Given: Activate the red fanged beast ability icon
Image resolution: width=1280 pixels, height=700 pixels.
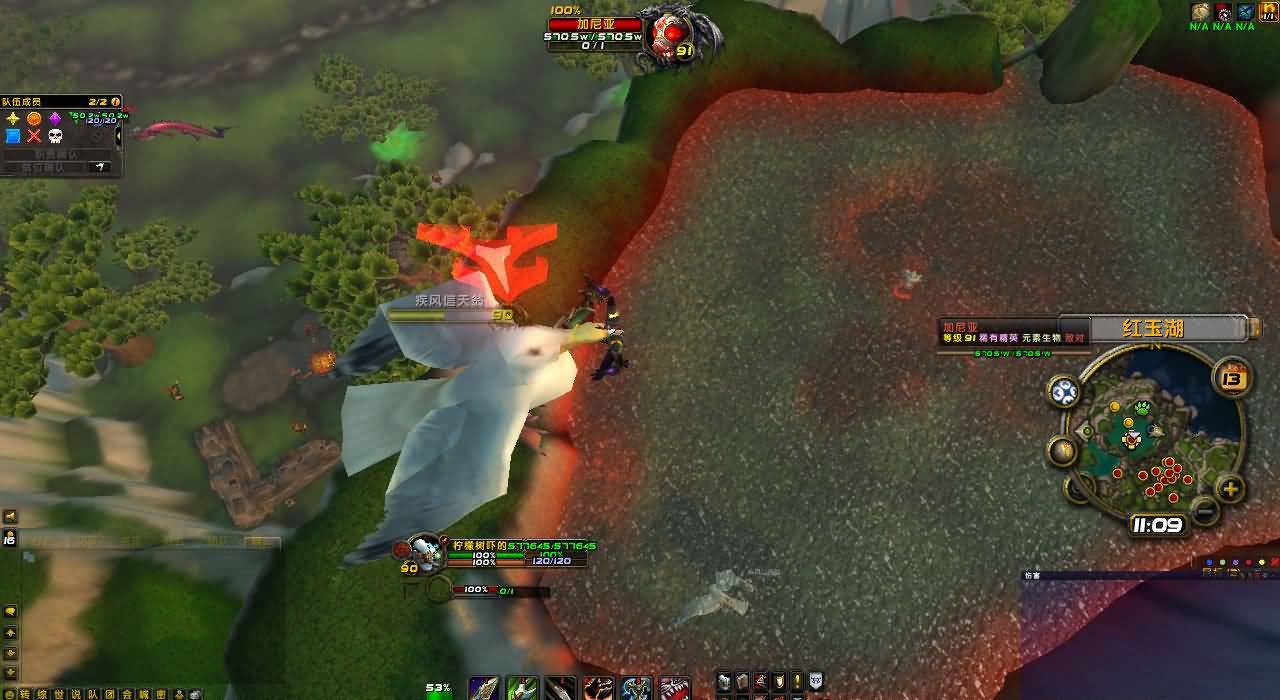Looking at the screenshot, I should 675,688.
